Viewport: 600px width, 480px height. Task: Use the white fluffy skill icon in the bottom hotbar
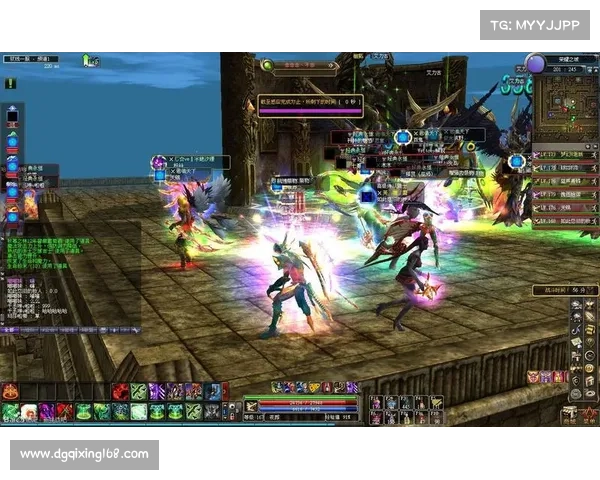(29, 412)
